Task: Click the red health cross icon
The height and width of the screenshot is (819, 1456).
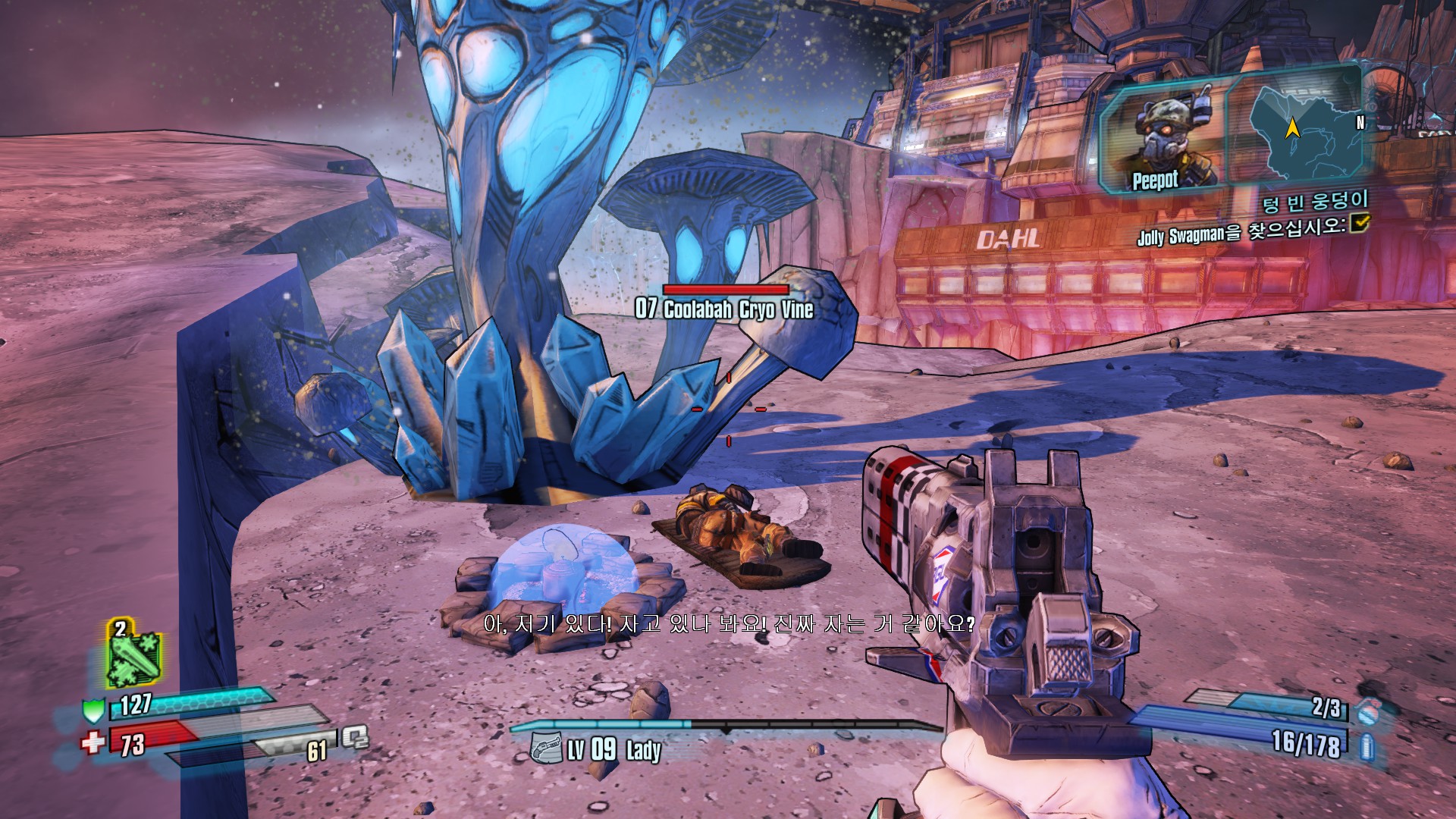Action: pos(93,741)
